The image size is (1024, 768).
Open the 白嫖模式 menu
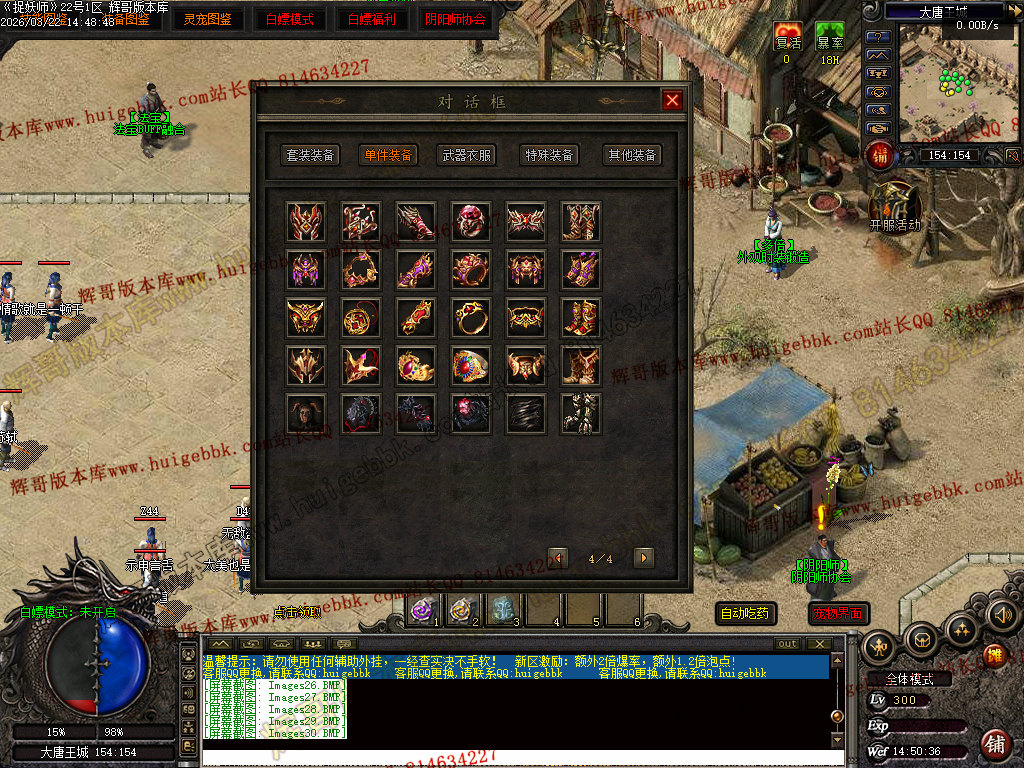coord(290,19)
